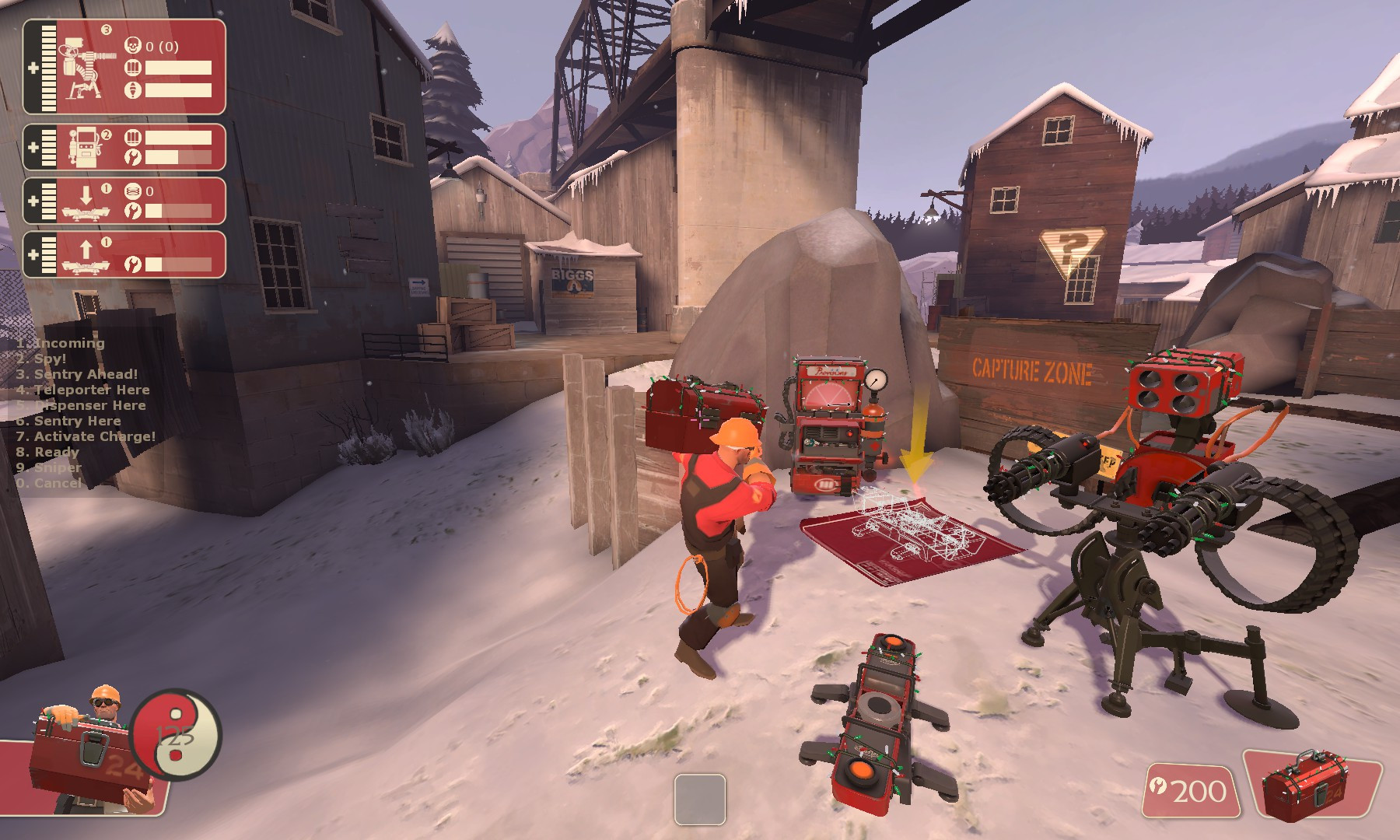Click the plus symbol beside the Sentry panel

(31, 70)
